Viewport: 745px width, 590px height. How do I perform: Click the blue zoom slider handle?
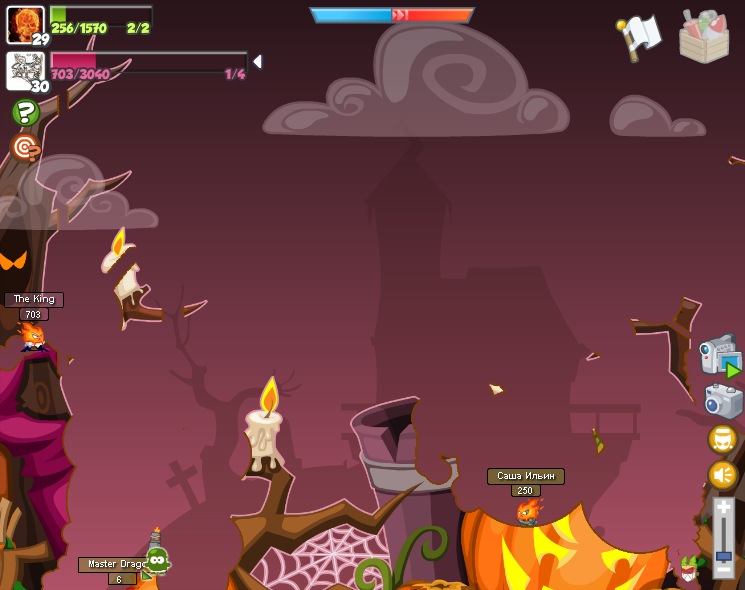pyautogui.click(x=723, y=555)
